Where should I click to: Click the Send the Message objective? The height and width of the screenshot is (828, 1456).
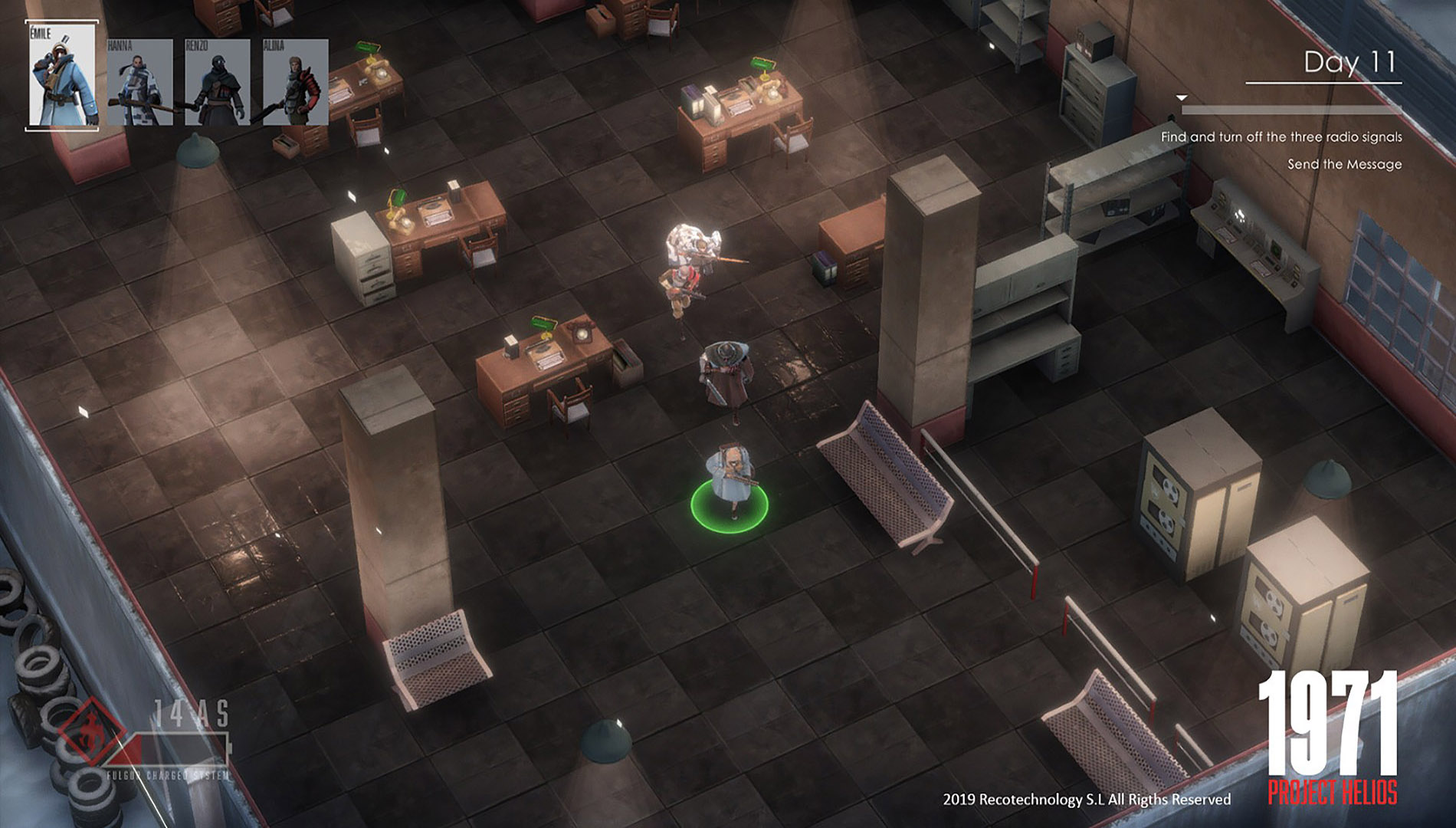pyautogui.click(x=1344, y=164)
